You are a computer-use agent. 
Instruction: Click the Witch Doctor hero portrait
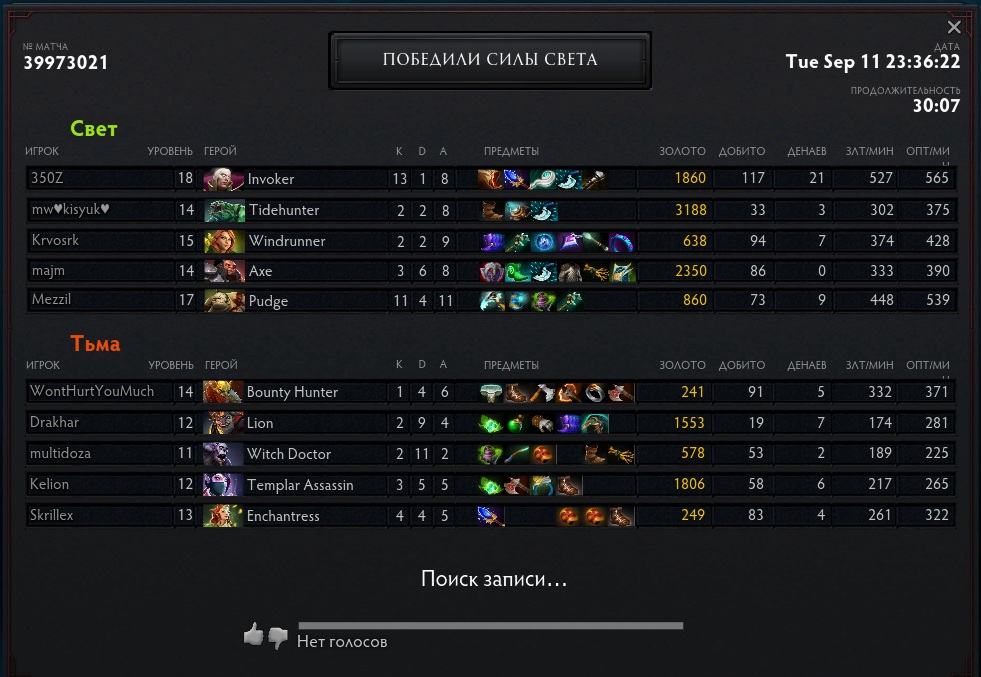point(224,454)
